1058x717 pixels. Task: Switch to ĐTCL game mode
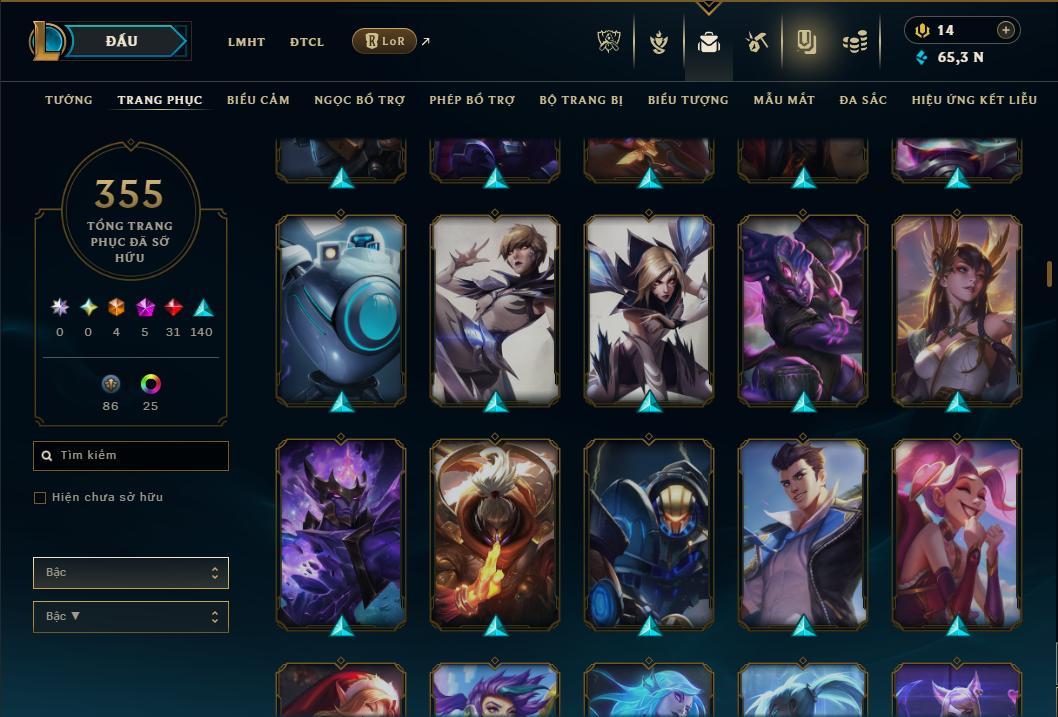(x=307, y=42)
